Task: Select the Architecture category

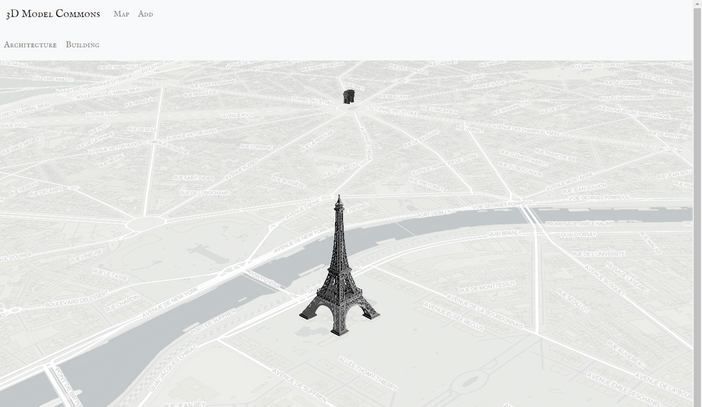Action: click(x=30, y=45)
